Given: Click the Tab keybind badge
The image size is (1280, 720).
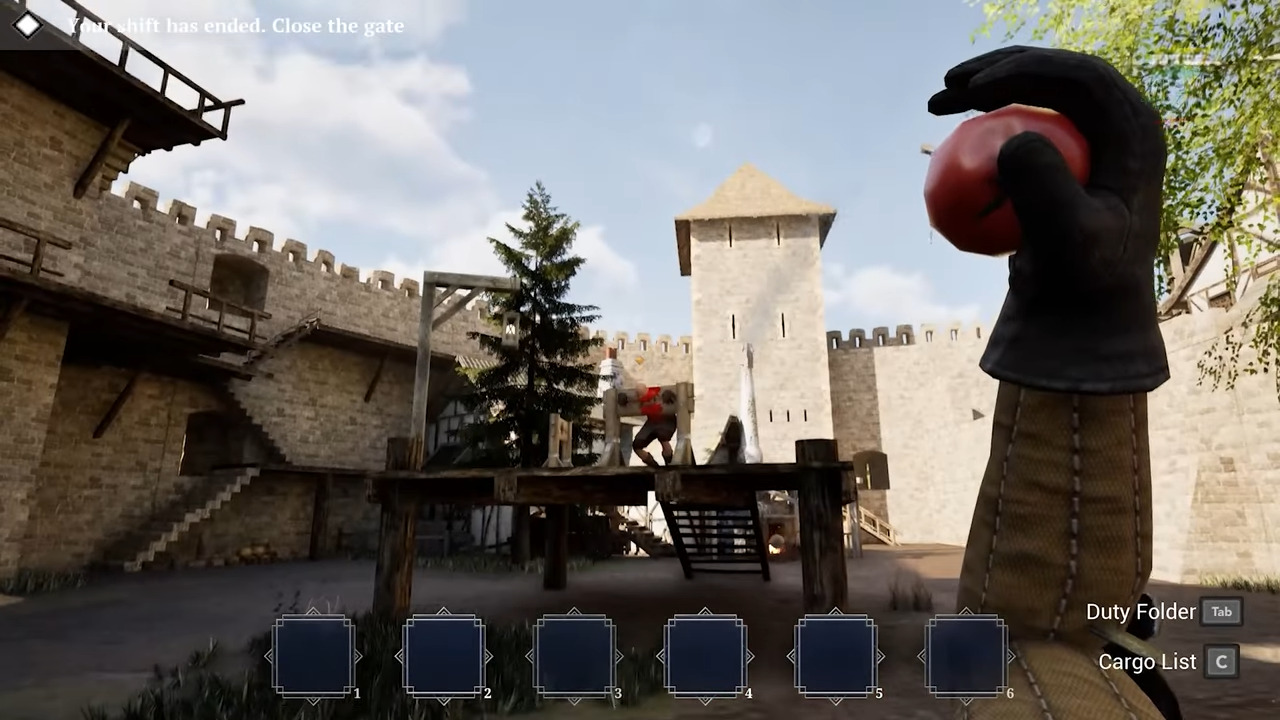Looking at the screenshot, I should (1221, 611).
